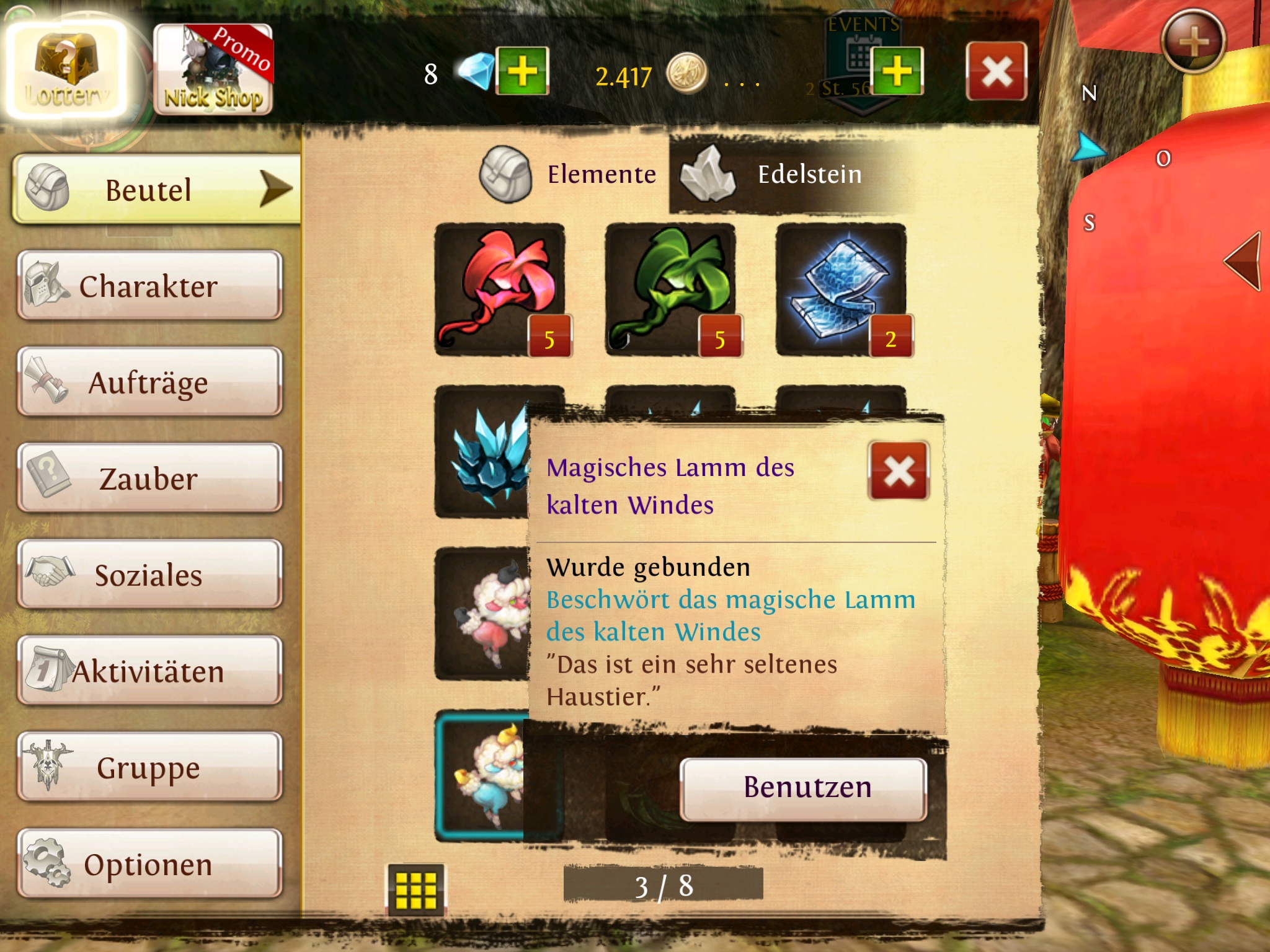
Task: Switch to the Edelstein tab
Action: click(x=788, y=174)
